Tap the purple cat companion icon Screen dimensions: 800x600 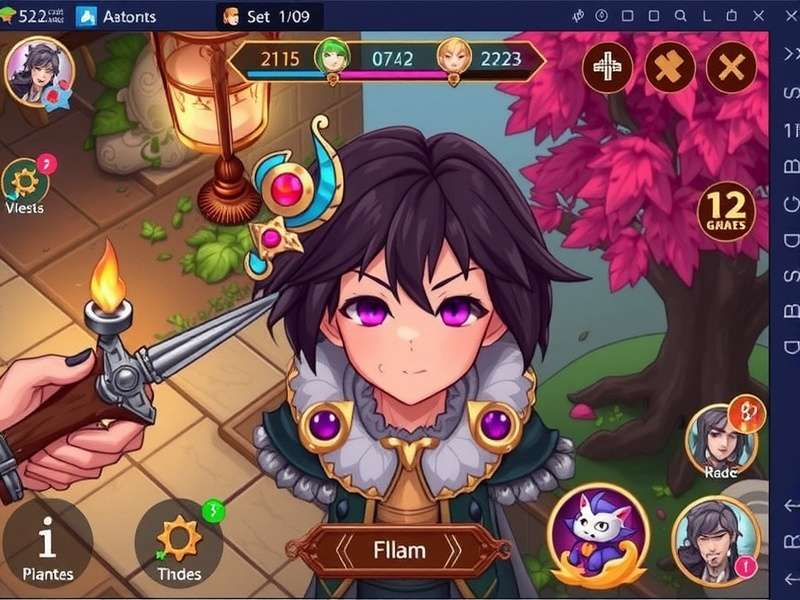click(x=598, y=533)
